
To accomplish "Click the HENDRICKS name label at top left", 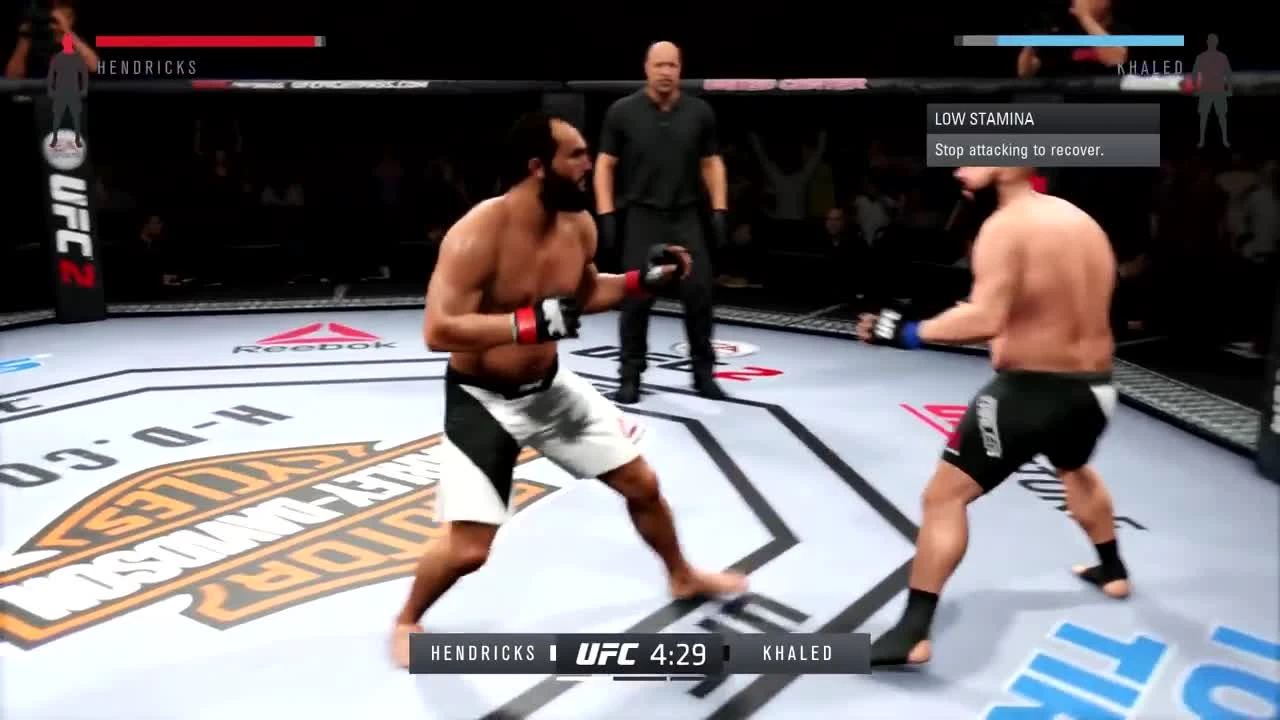I will coord(147,68).
